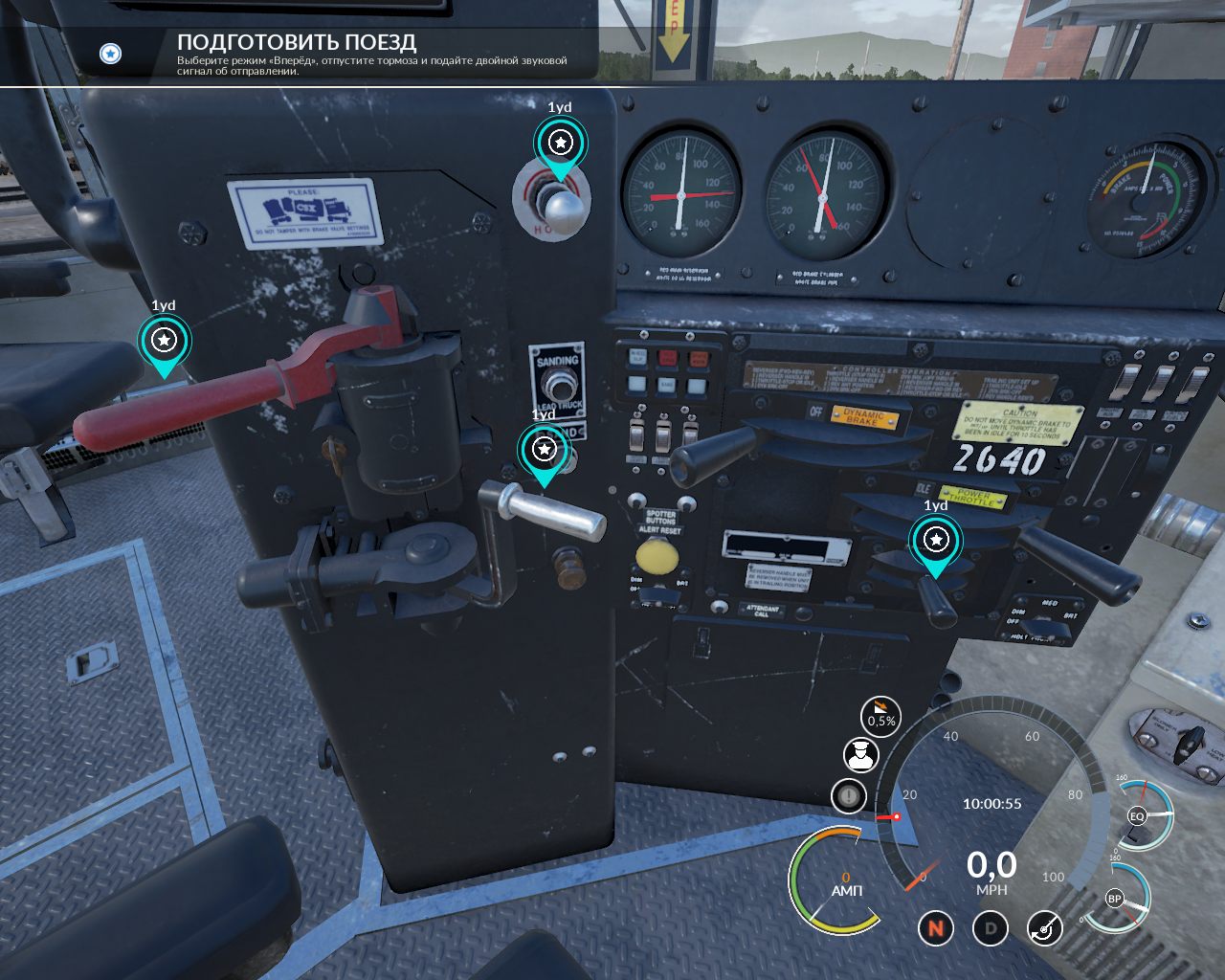
Task: Select the brake lever icon next to D
Action: tap(1044, 927)
